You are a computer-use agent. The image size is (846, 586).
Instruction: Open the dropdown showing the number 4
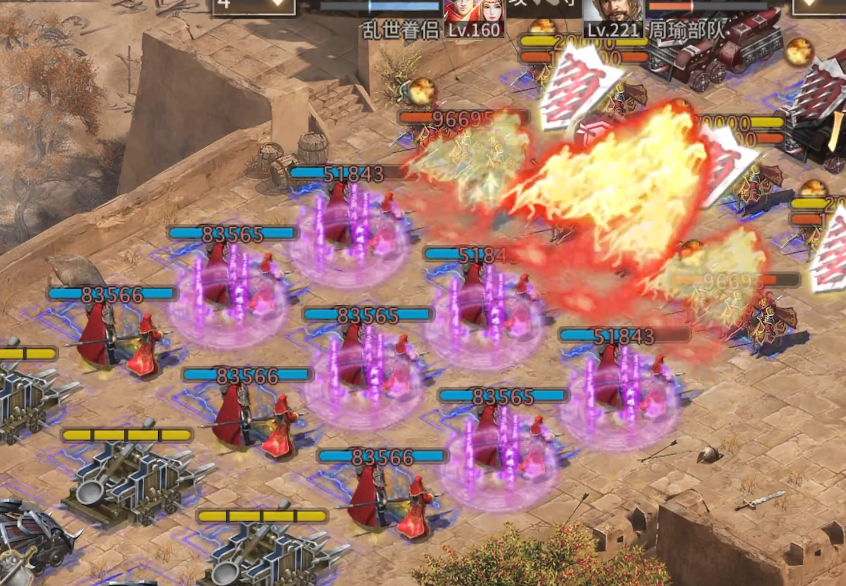click(254, 5)
